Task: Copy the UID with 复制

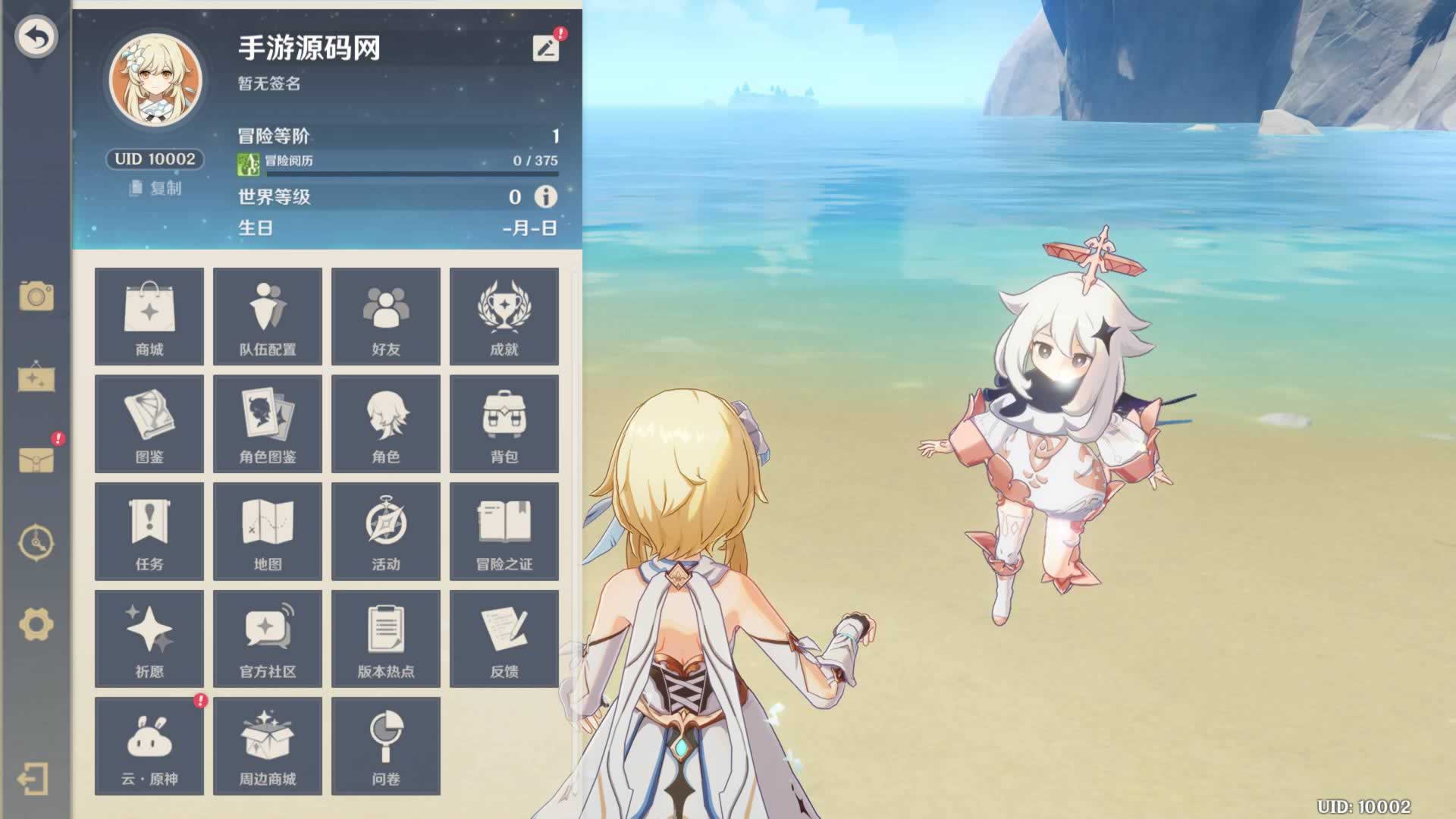Action: pyautogui.click(x=155, y=188)
